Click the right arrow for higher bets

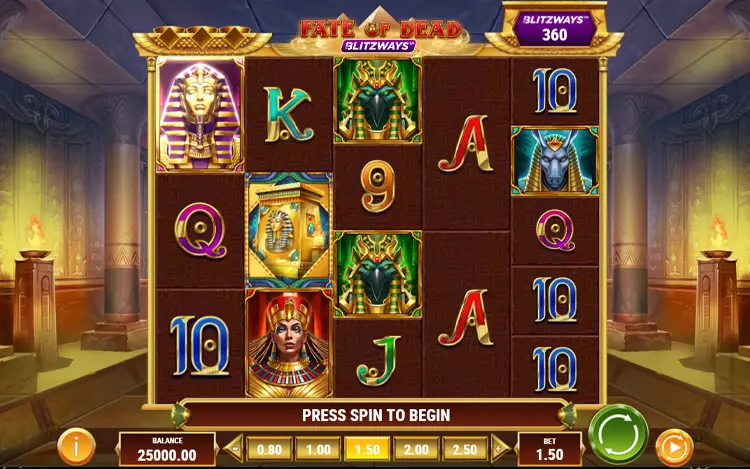(500, 449)
